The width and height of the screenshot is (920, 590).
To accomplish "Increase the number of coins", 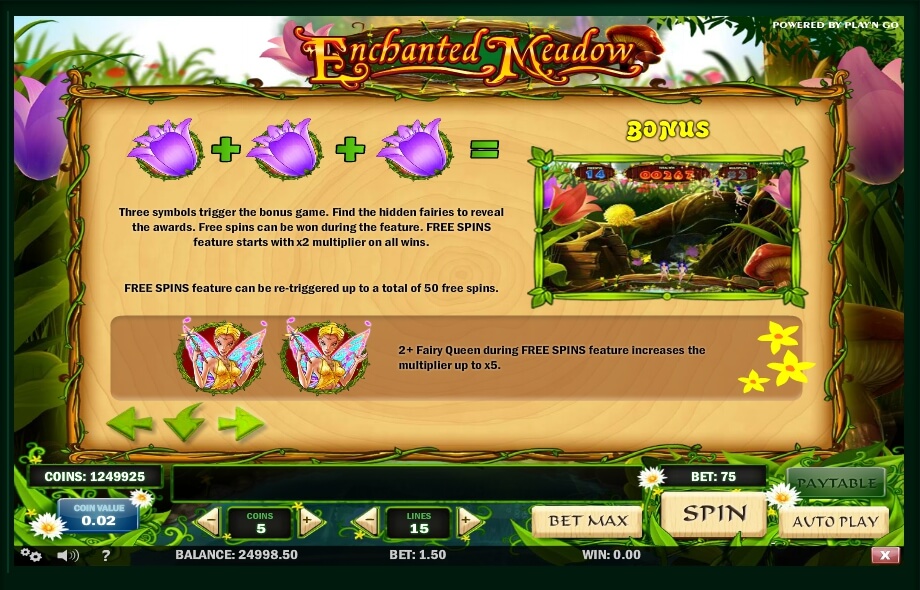I will (x=311, y=521).
